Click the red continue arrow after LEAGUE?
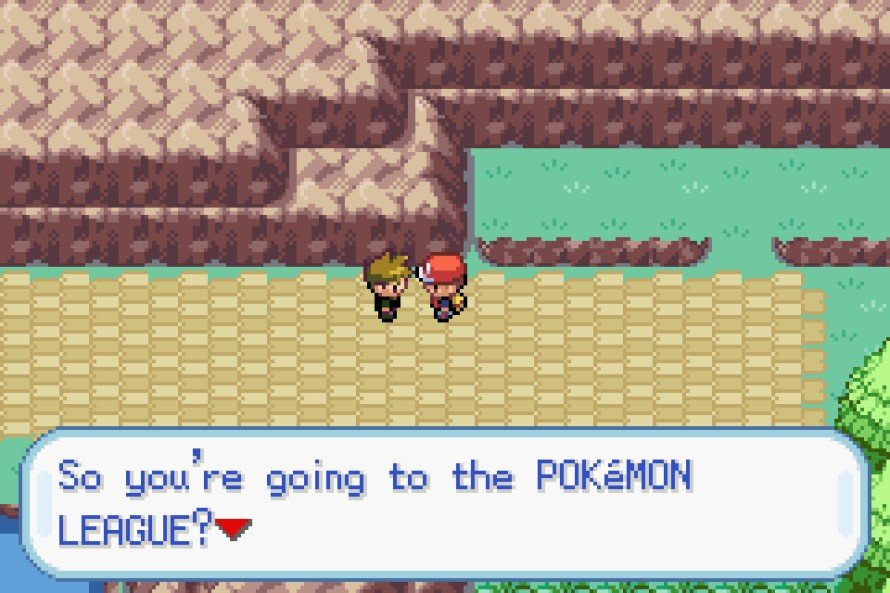This screenshot has width=890, height=593. pyautogui.click(x=233, y=528)
